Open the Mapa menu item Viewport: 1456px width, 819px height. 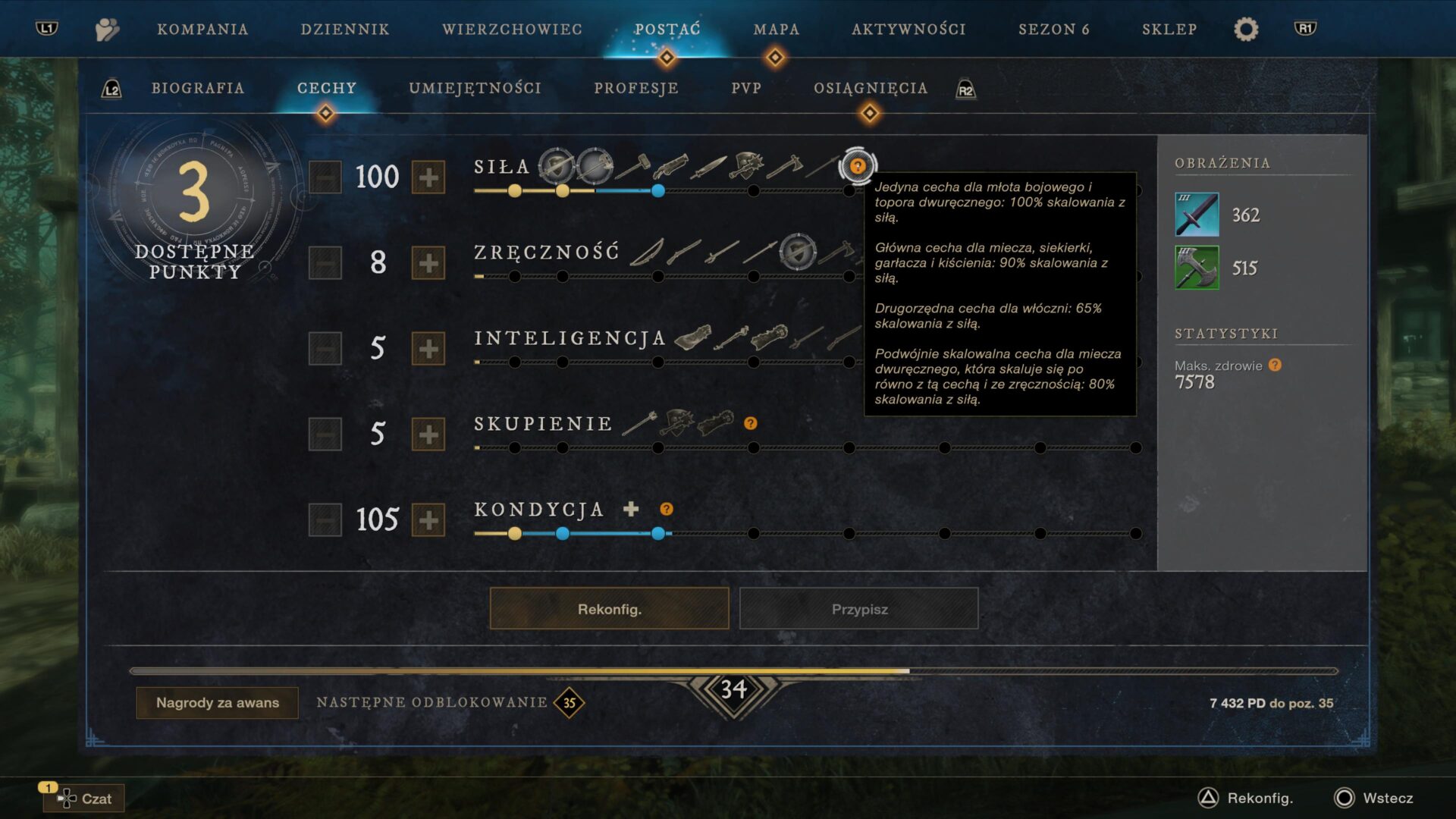(775, 29)
